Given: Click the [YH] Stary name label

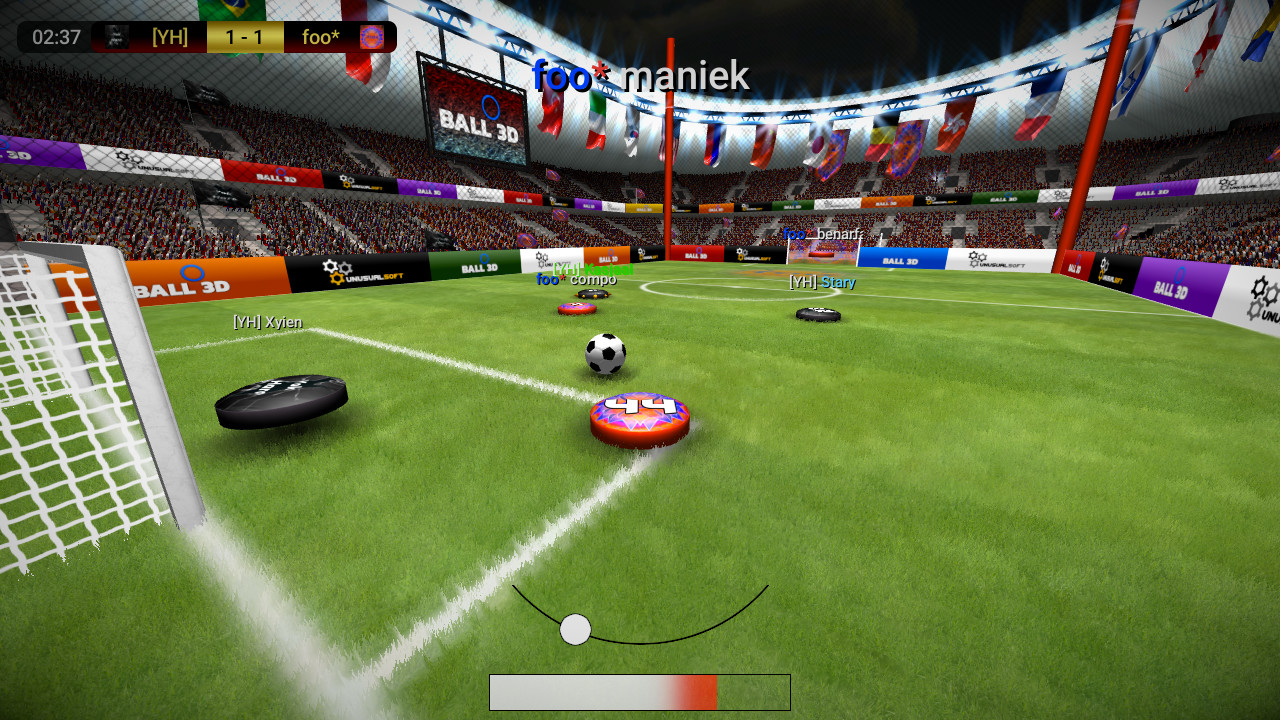Looking at the screenshot, I should pos(820,282).
